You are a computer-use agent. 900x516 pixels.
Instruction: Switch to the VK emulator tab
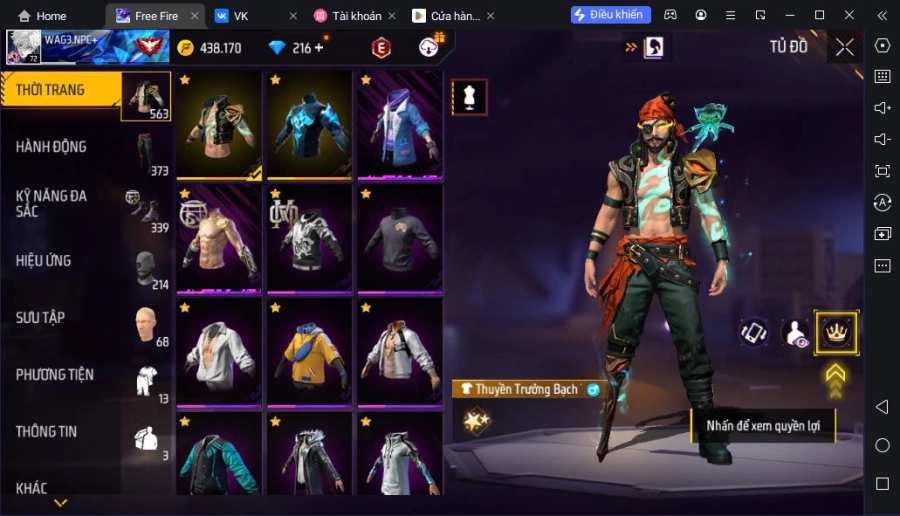(x=240, y=16)
